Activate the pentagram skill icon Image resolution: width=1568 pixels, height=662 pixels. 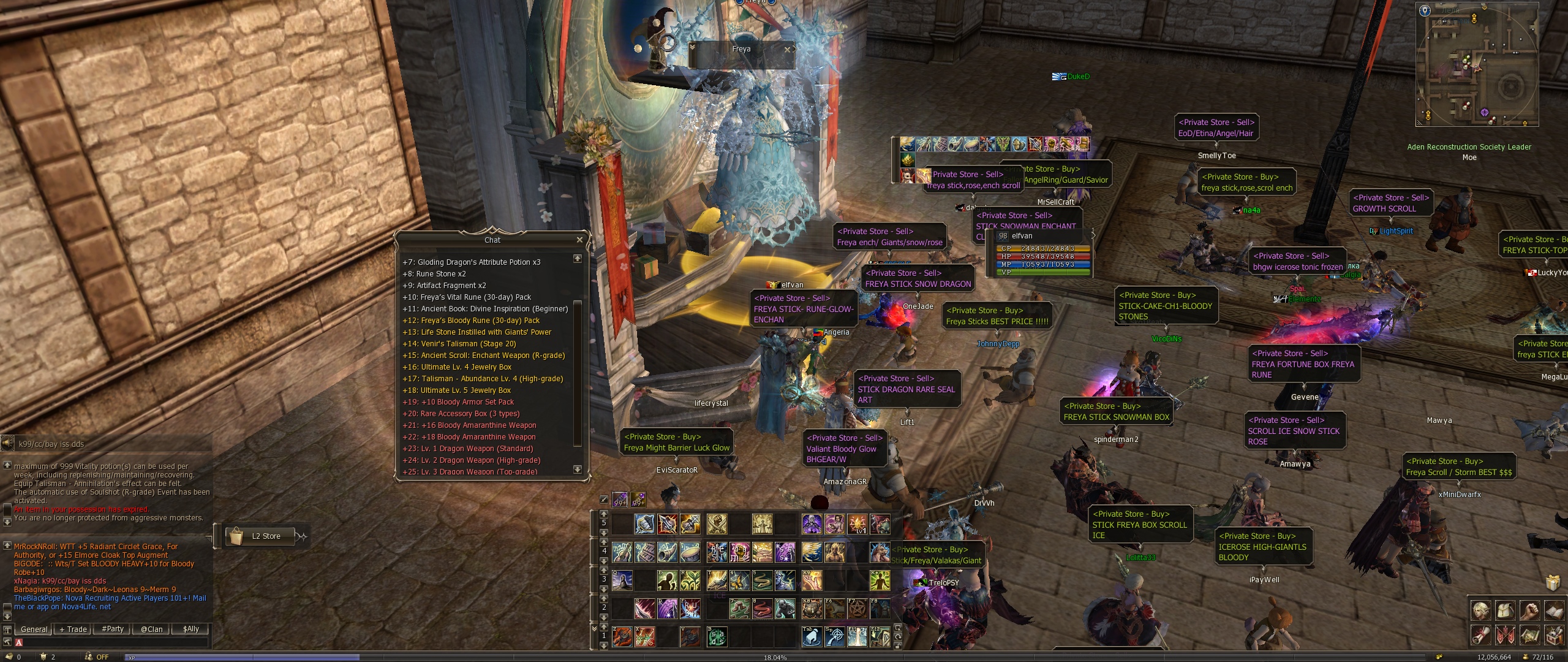pos(857,609)
